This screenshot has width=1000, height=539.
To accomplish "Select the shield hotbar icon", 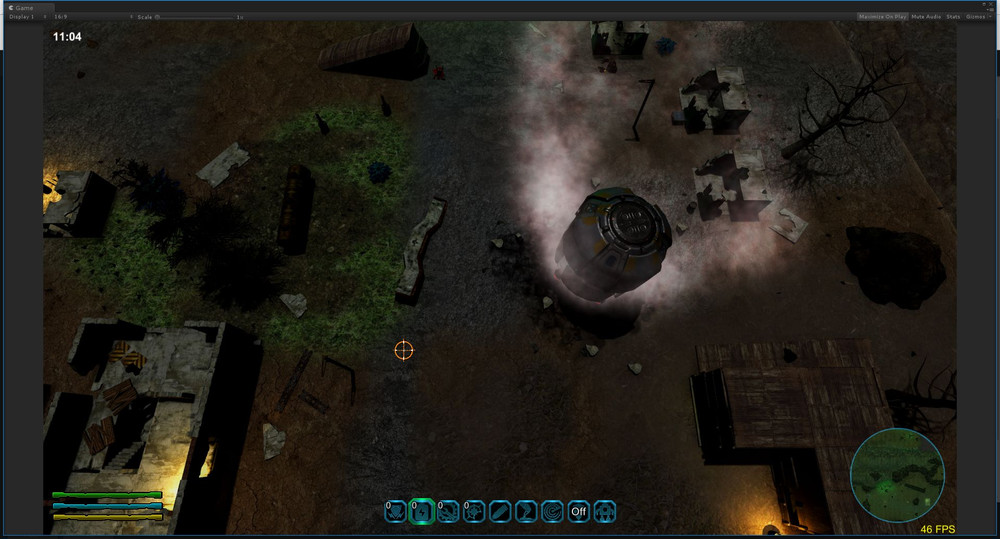I will point(396,512).
